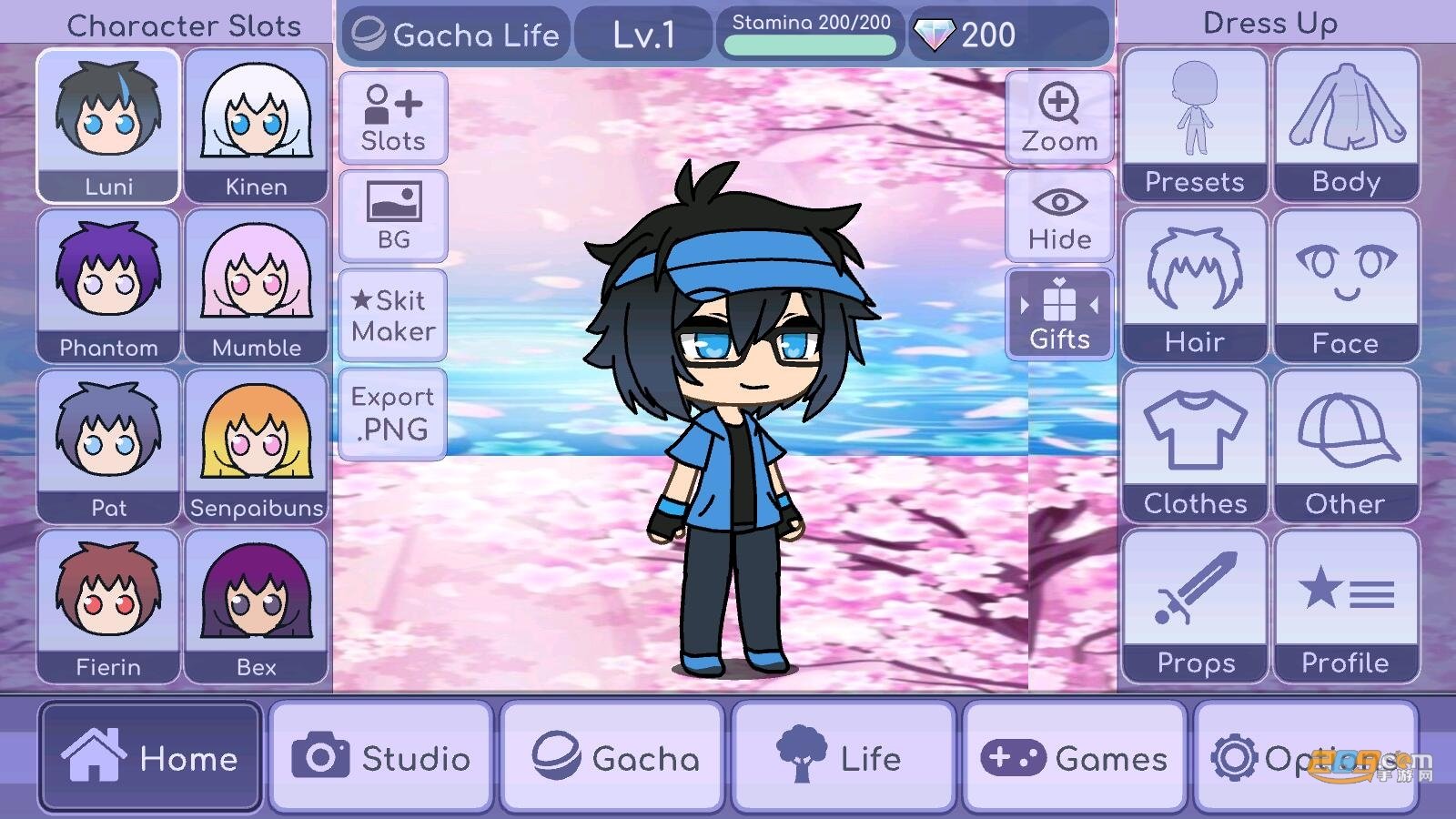1456x819 pixels.
Task: Open the Slots button
Action: point(393,118)
